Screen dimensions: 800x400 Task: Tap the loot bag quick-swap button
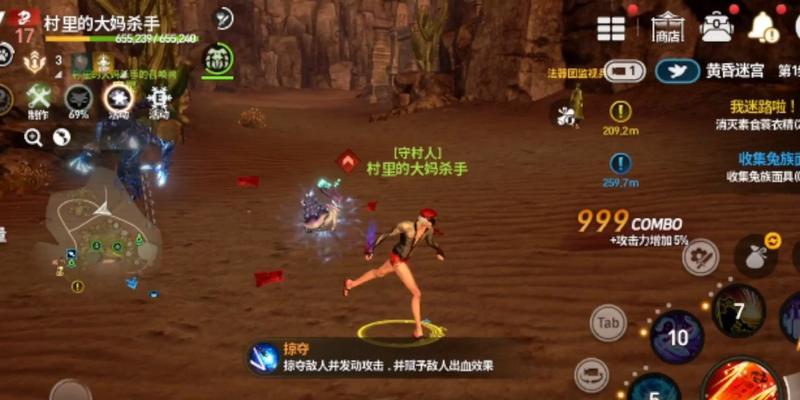(x=756, y=256)
